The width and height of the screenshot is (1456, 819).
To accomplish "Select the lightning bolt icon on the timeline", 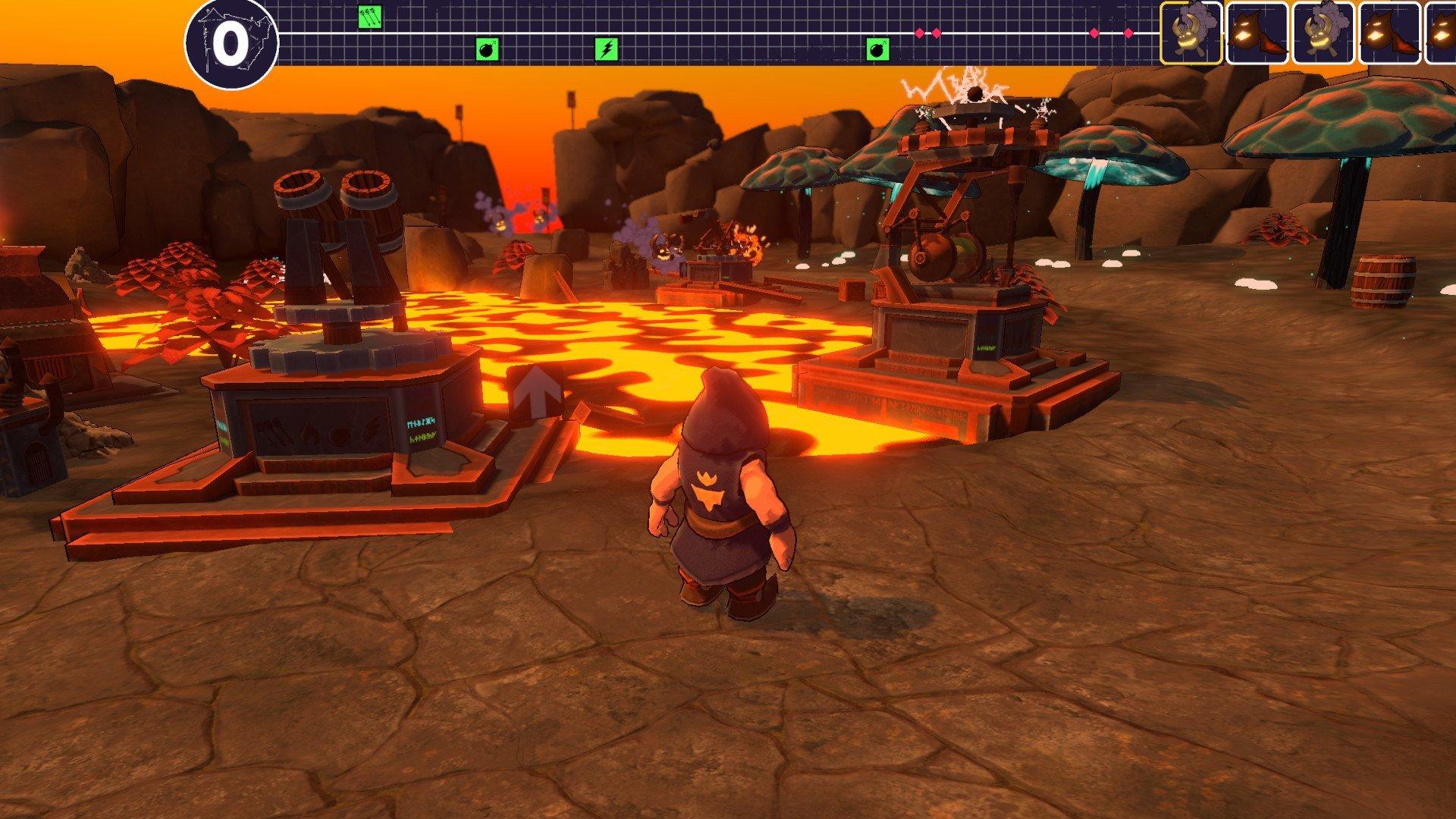I will pos(607,49).
